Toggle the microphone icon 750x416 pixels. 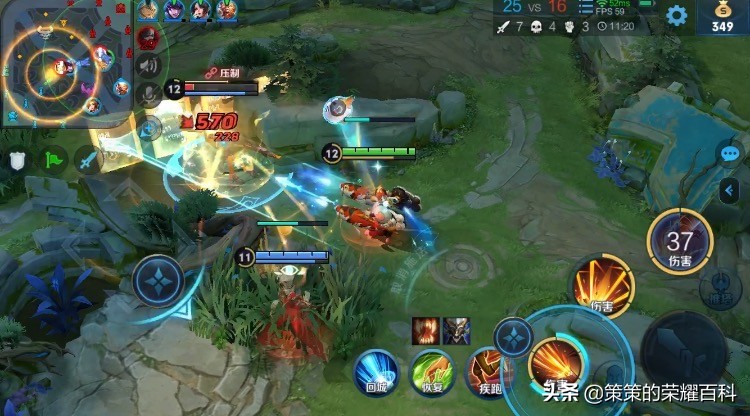pyautogui.click(x=149, y=95)
